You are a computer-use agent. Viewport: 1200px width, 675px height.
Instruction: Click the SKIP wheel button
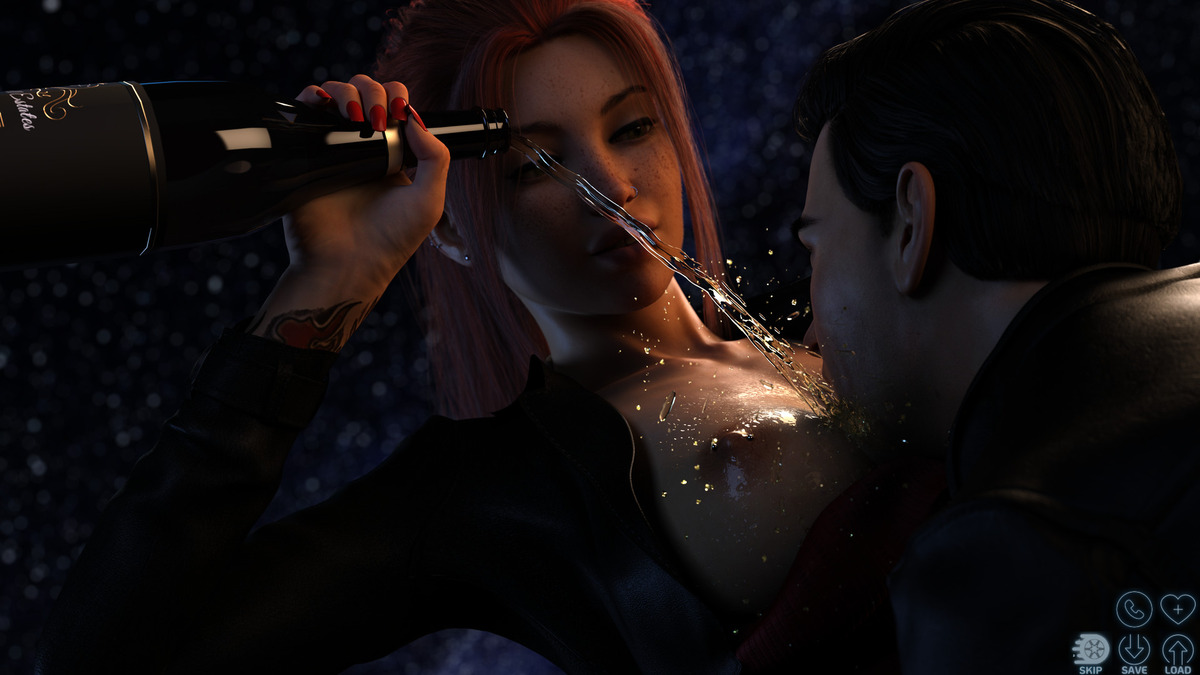tap(1091, 649)
